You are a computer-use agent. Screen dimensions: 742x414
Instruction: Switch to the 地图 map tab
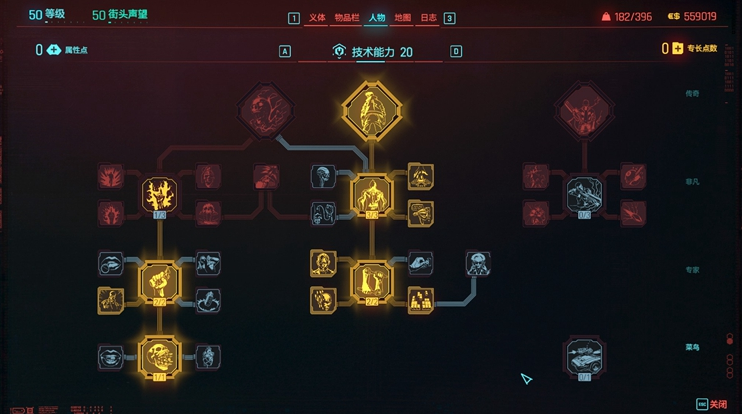[402, 18]
